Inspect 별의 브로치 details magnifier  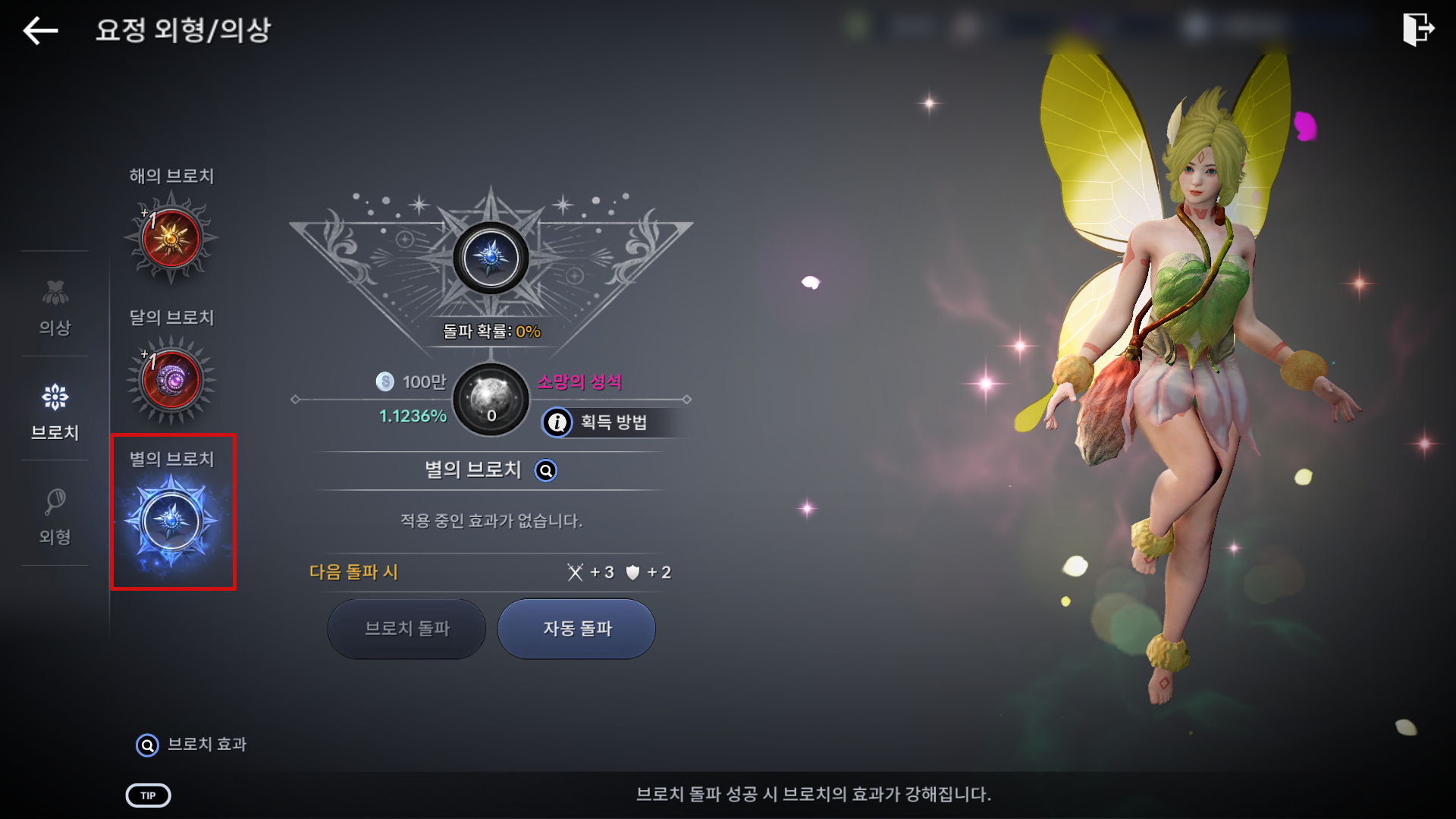click(x=546, y=471)
